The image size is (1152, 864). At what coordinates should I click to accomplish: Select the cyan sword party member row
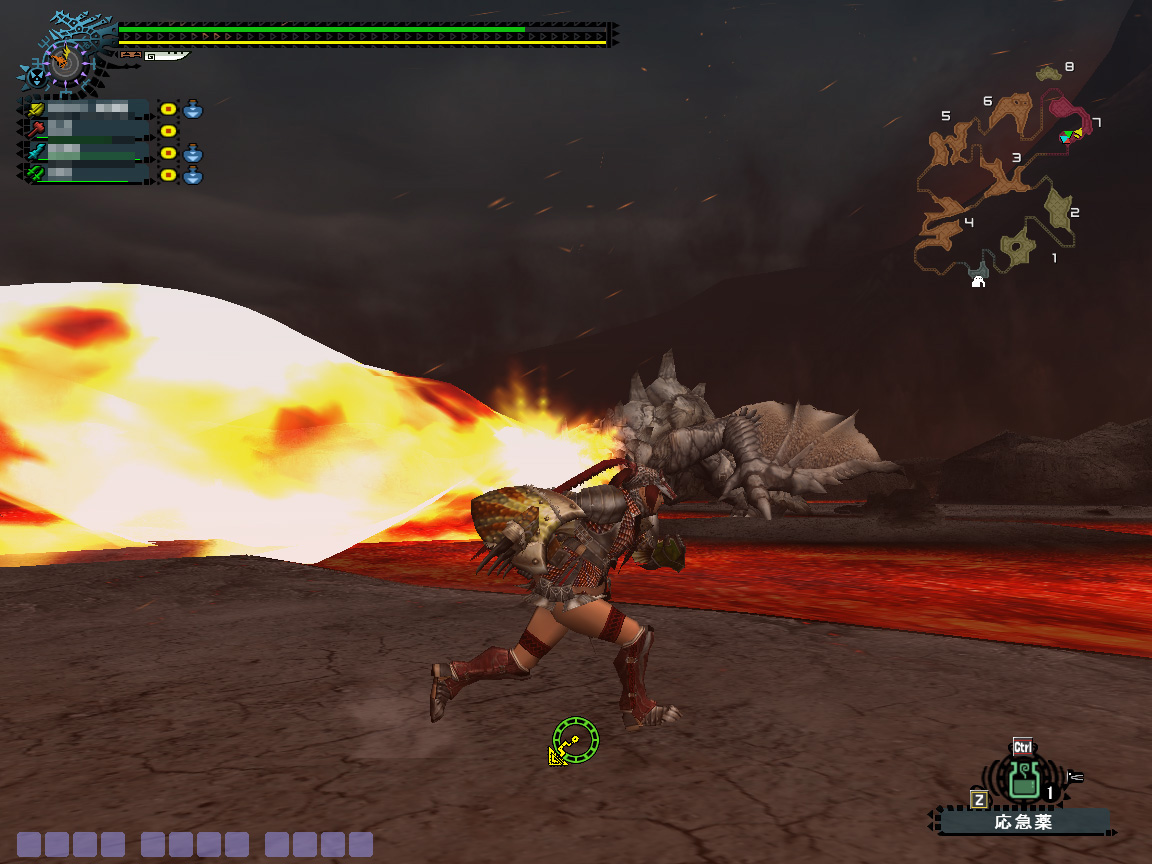point(88,152)
